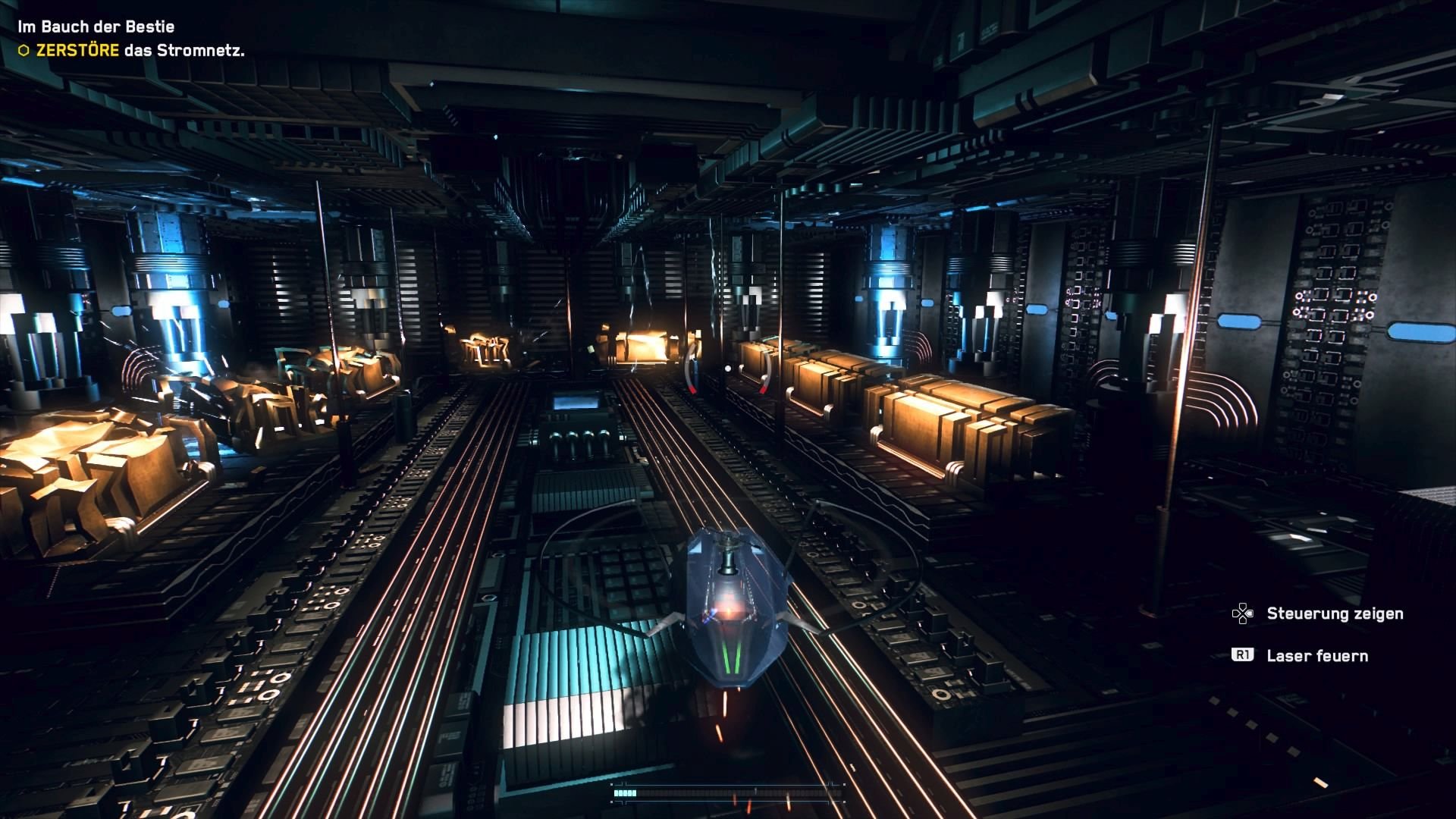Click the ZERSTÖRE das Stromnetz objective text
The height and width of the screenshot is (819, 1456).
tap(140, 50)
